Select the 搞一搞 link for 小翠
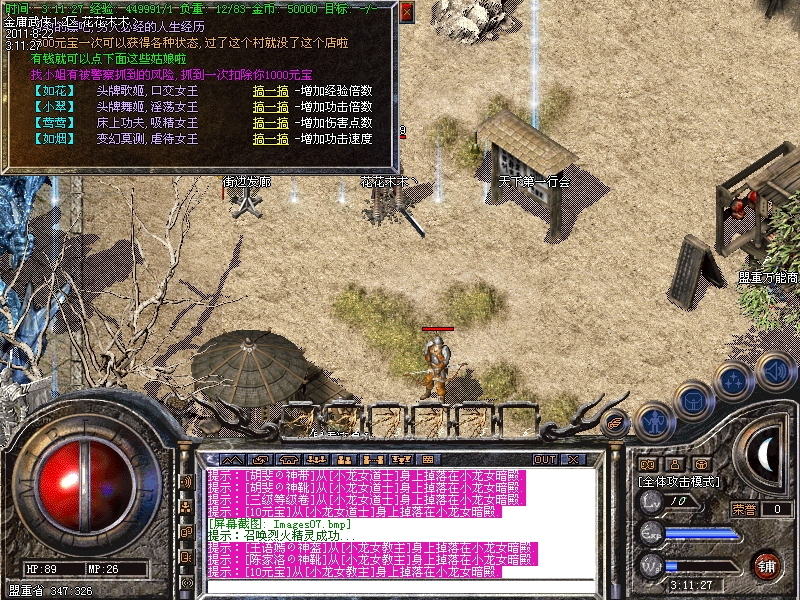 point(270,107)
